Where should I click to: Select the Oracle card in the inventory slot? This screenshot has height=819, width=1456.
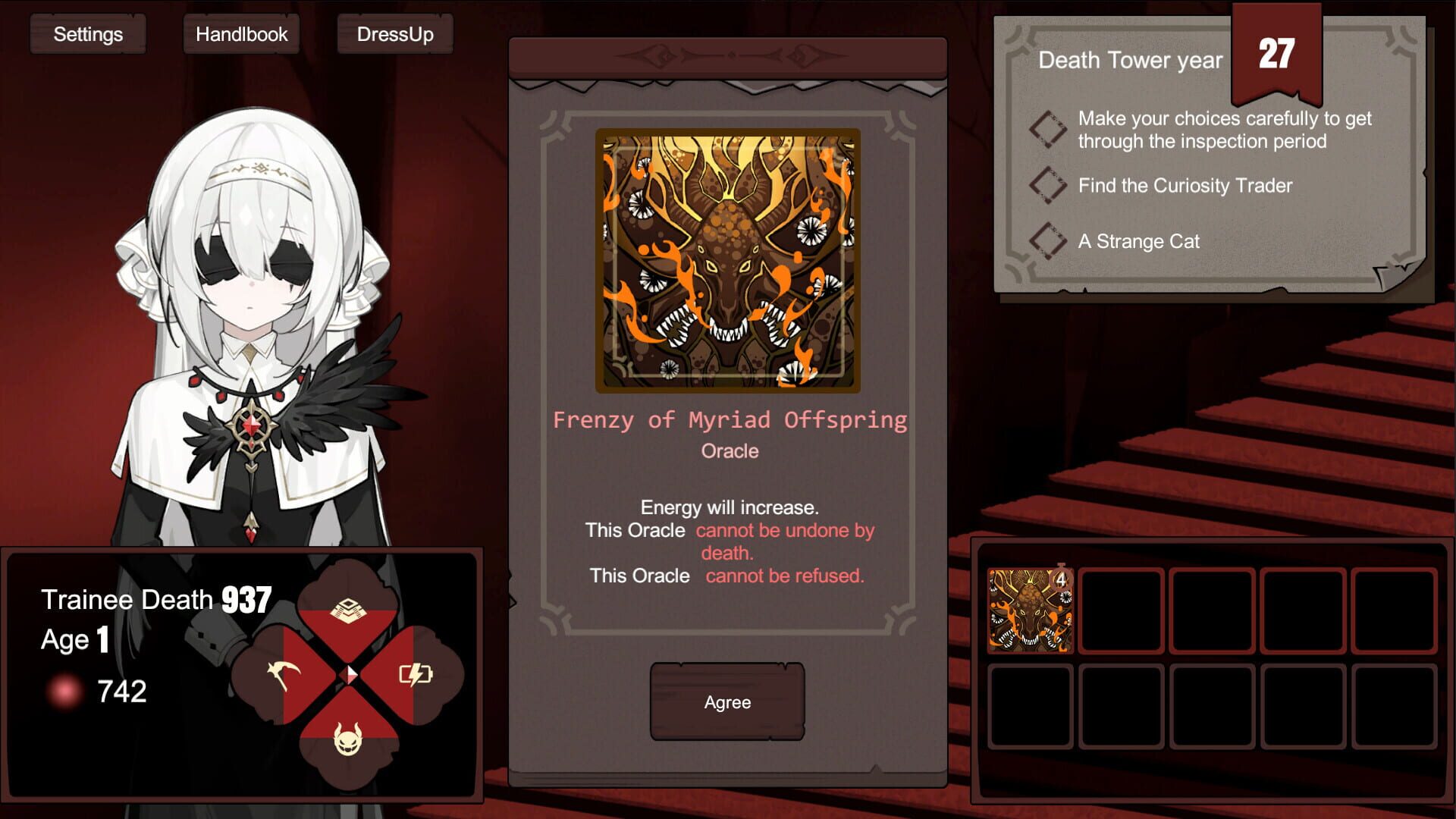[1029, 611]
